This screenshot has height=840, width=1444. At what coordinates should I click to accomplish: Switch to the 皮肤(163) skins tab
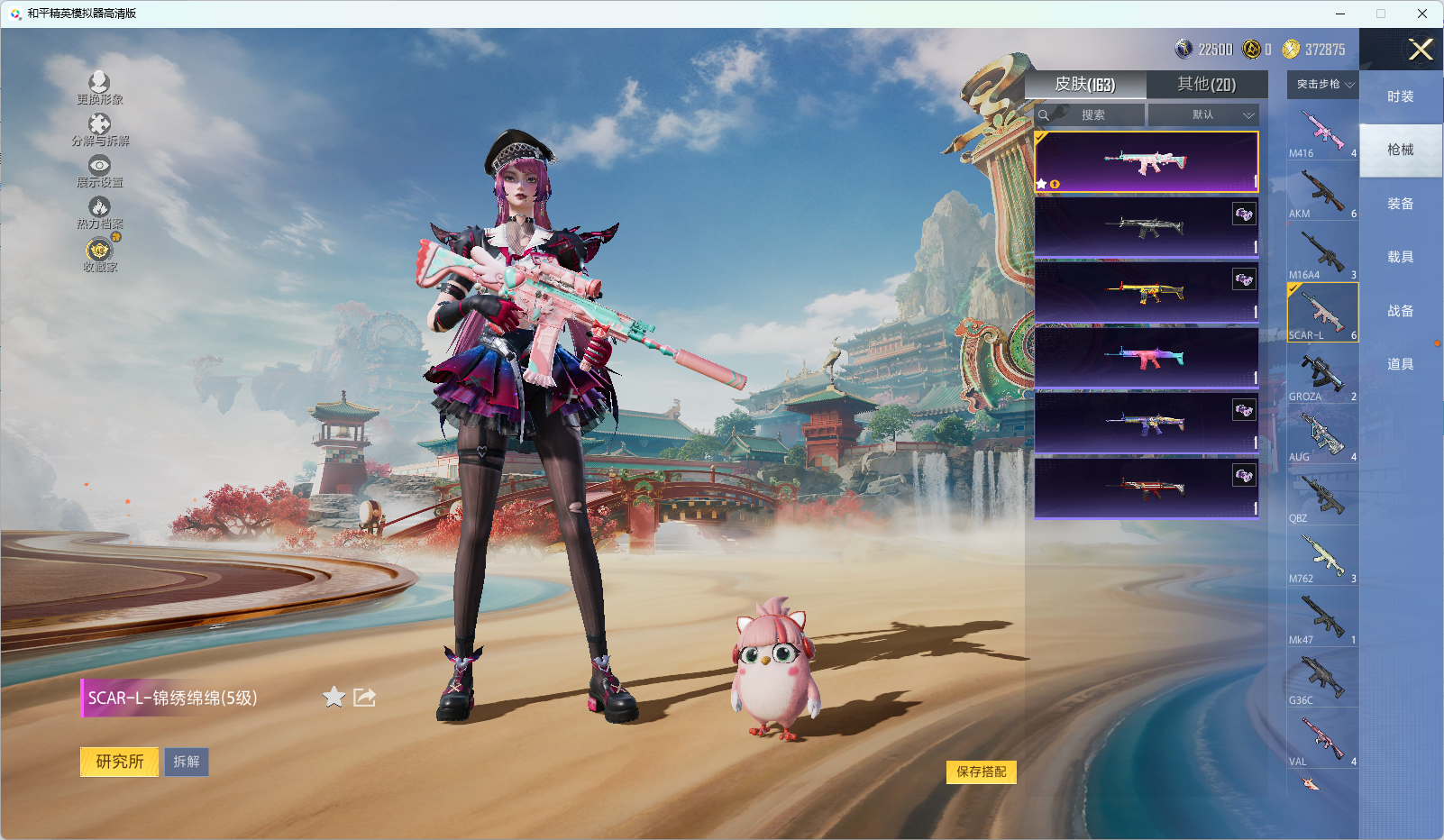(1085, 85)
